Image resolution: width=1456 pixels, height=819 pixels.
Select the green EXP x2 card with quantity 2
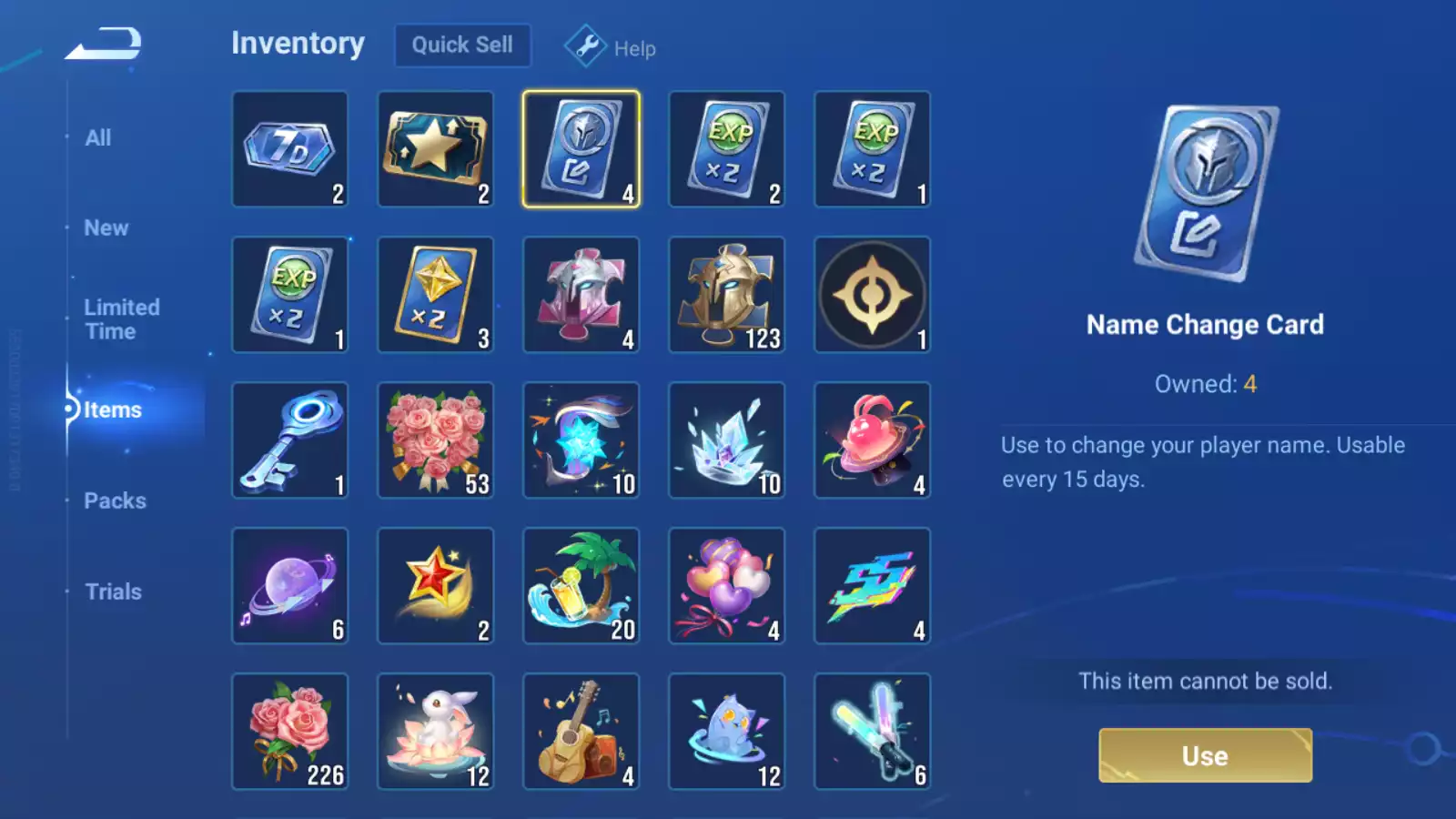(x=726, y=149)
